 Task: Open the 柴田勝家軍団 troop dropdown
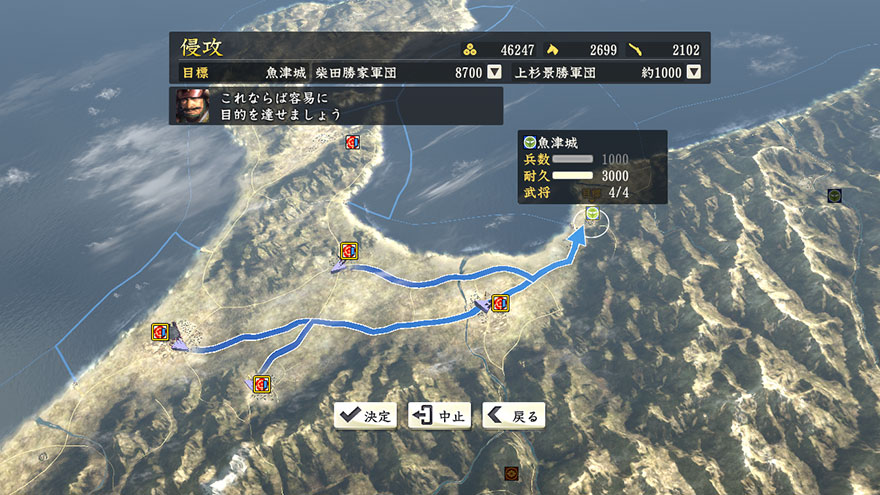point(494,72)
